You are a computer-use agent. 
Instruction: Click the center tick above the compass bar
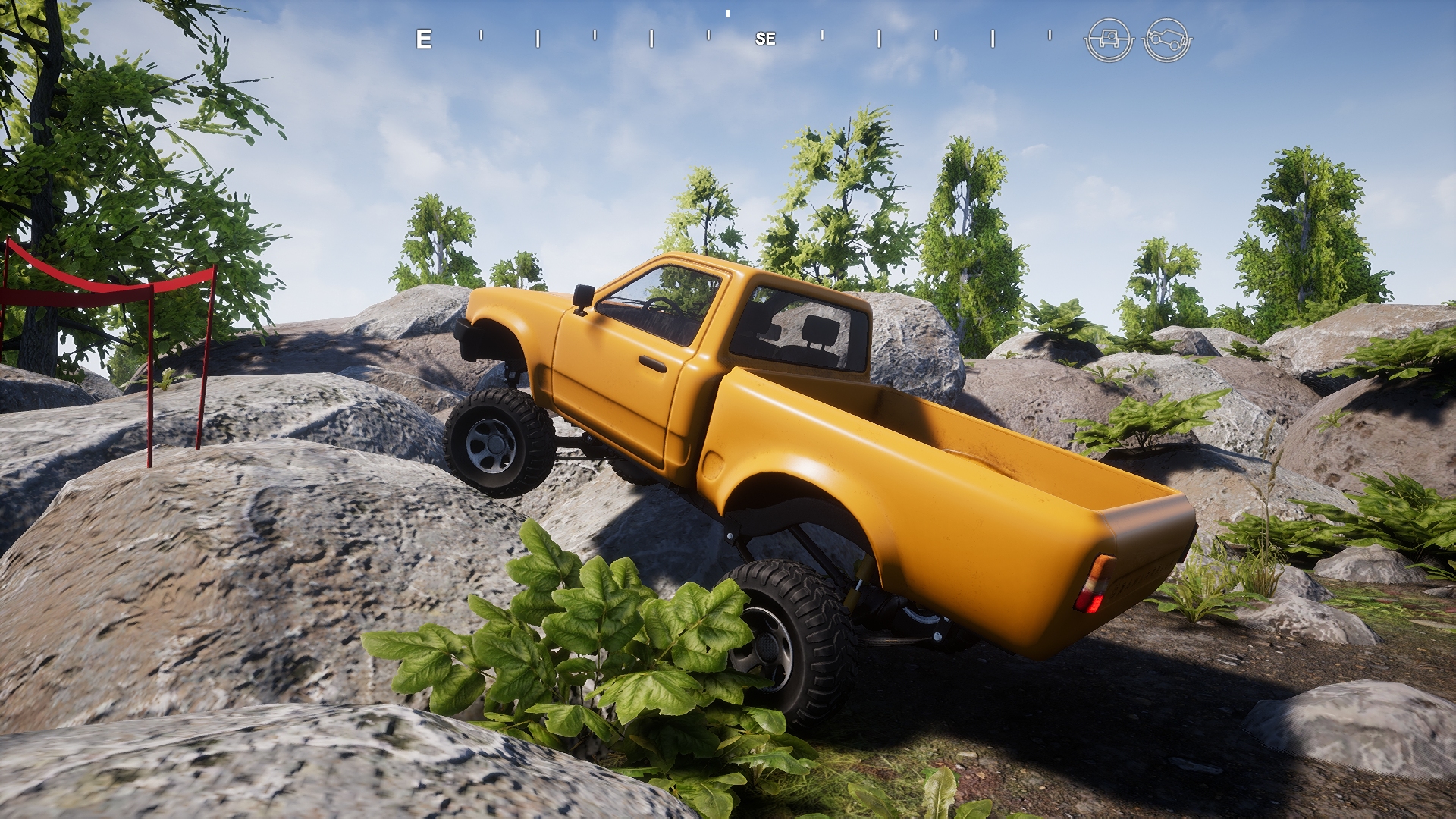pos(728,14)
